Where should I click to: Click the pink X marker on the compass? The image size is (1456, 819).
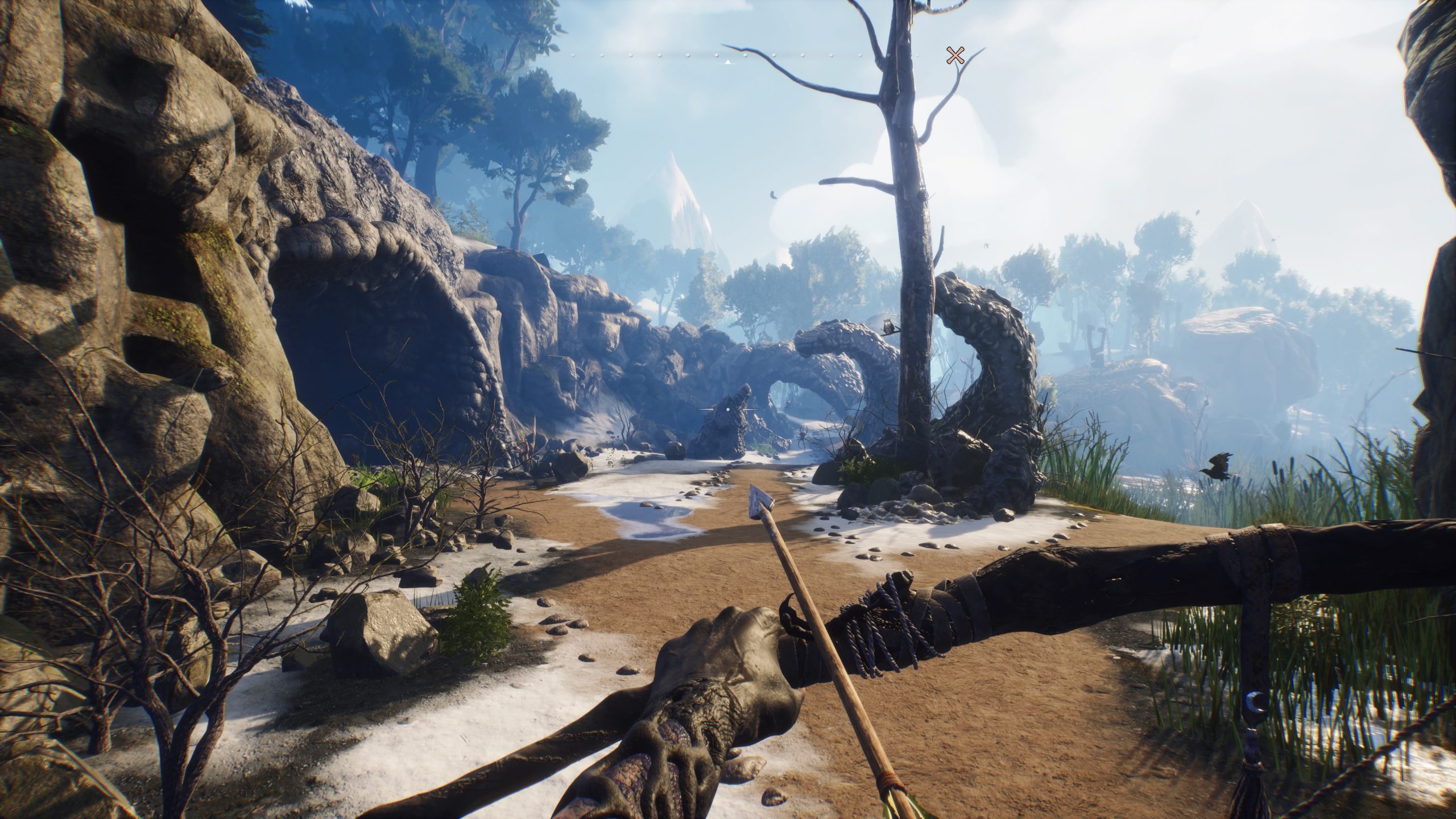[955, 55]
